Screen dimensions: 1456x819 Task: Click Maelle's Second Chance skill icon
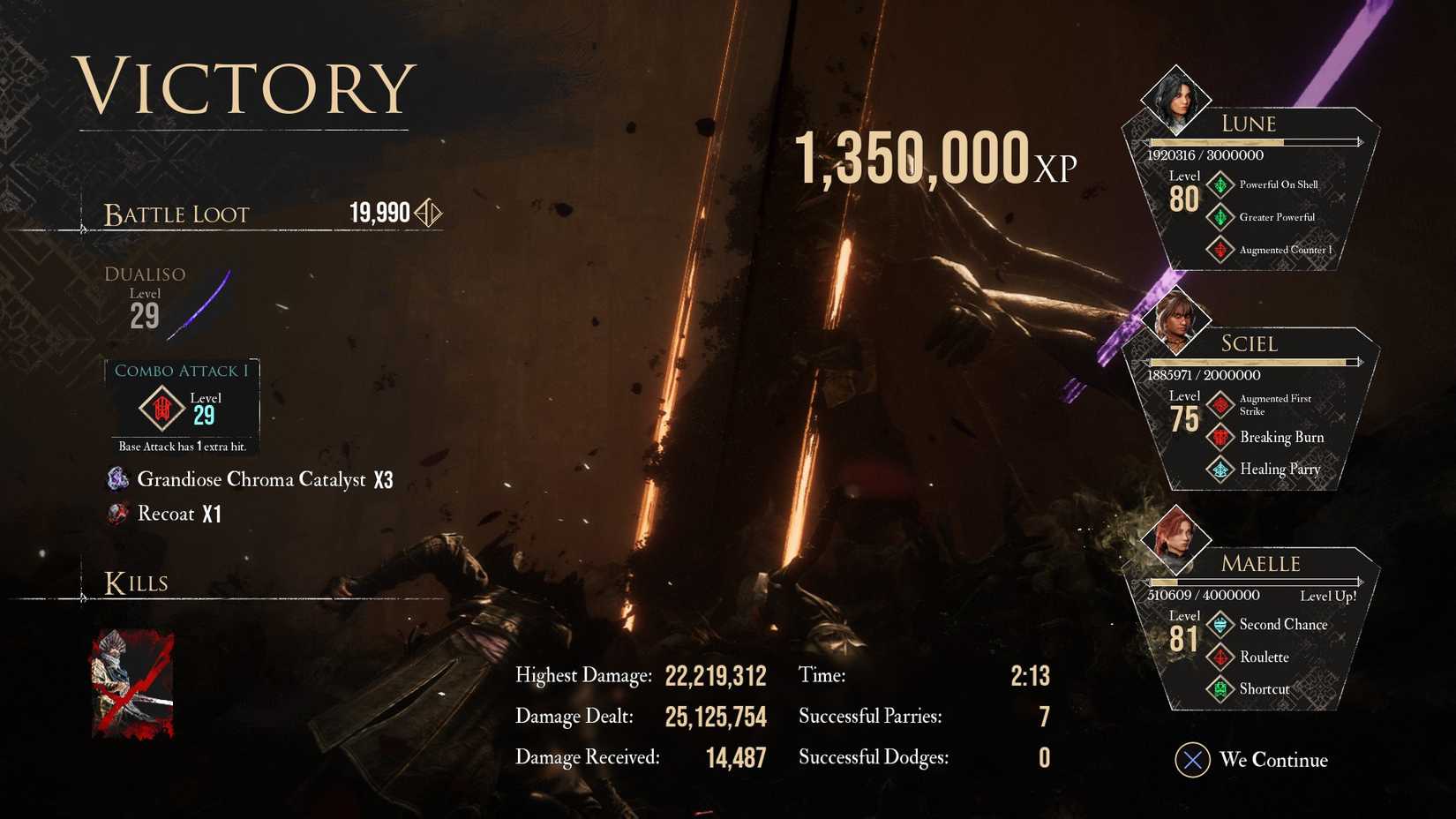[1221, 625]
